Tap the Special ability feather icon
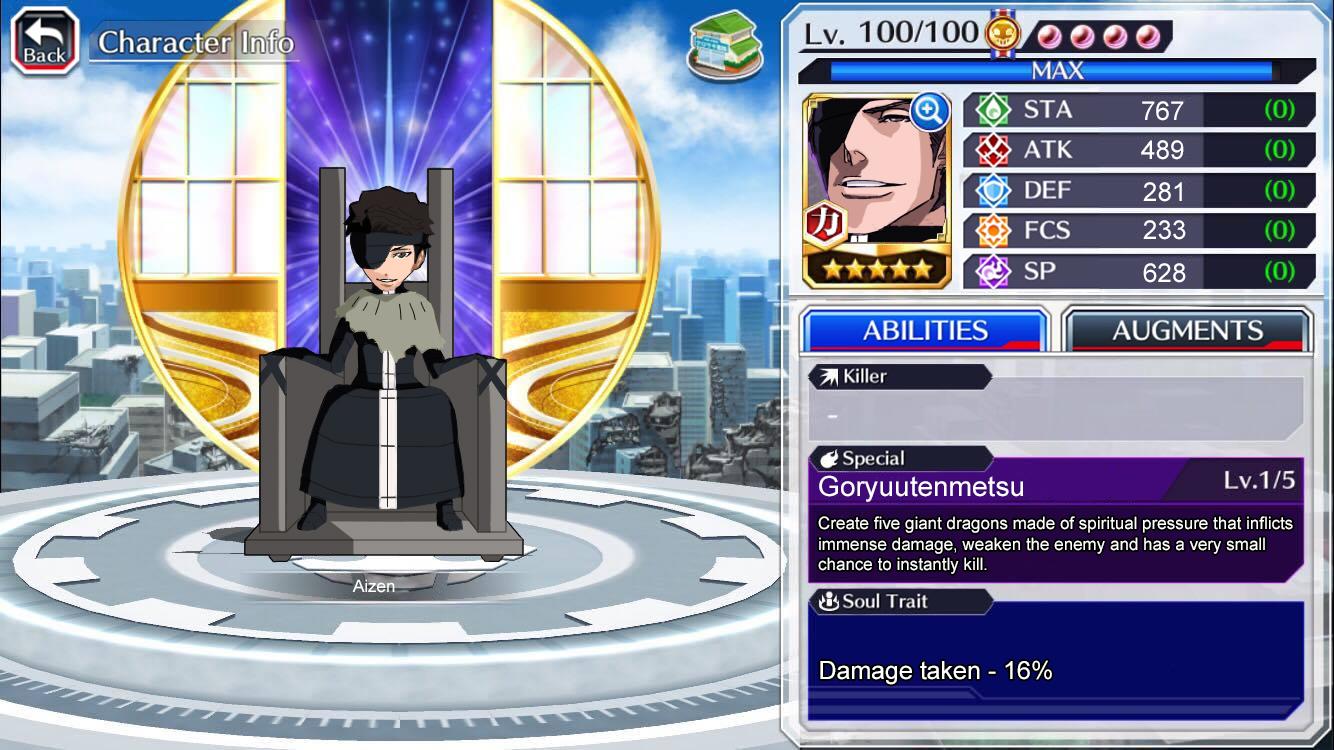This screenshot has width=1334, height=750. coord(832,457)
